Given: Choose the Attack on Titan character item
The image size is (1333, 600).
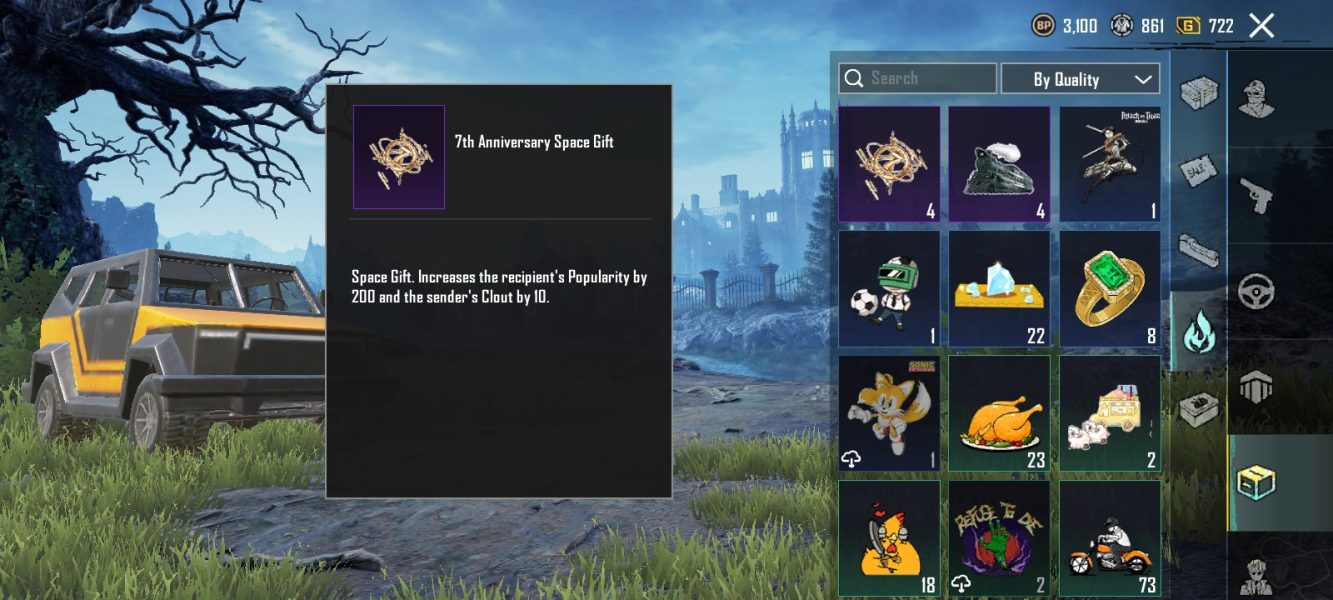Looking at the screenshot, I should tap(1110, 164).
